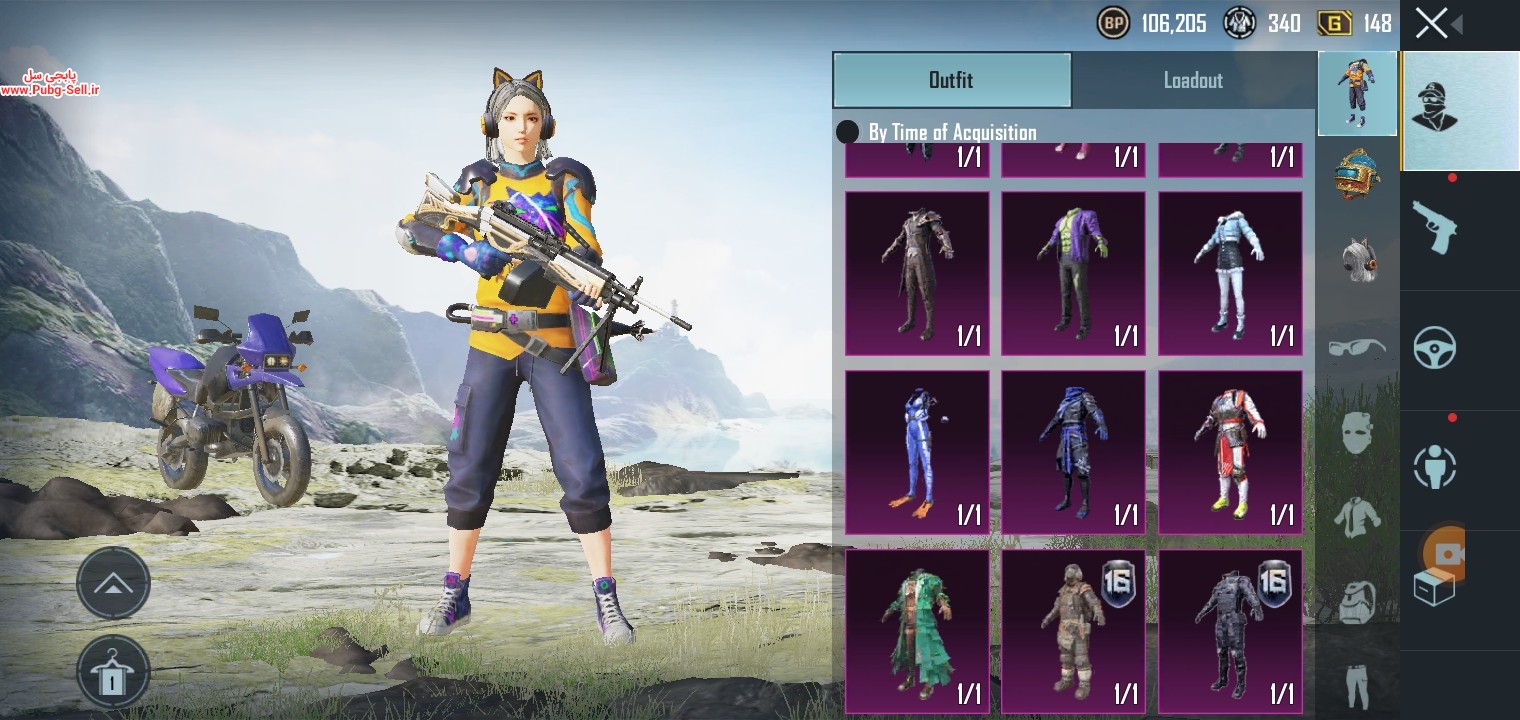Select the teal green coat outfit
This screenshot has width=1520, height=720.
click(x=917, y=630)
